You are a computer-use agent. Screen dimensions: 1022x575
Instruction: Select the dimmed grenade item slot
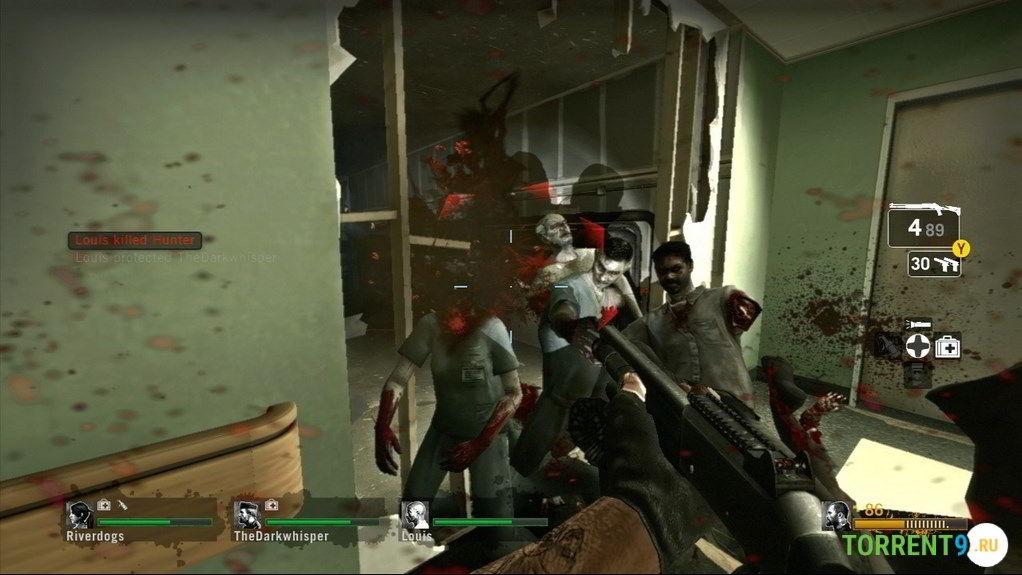coord(886,346)
